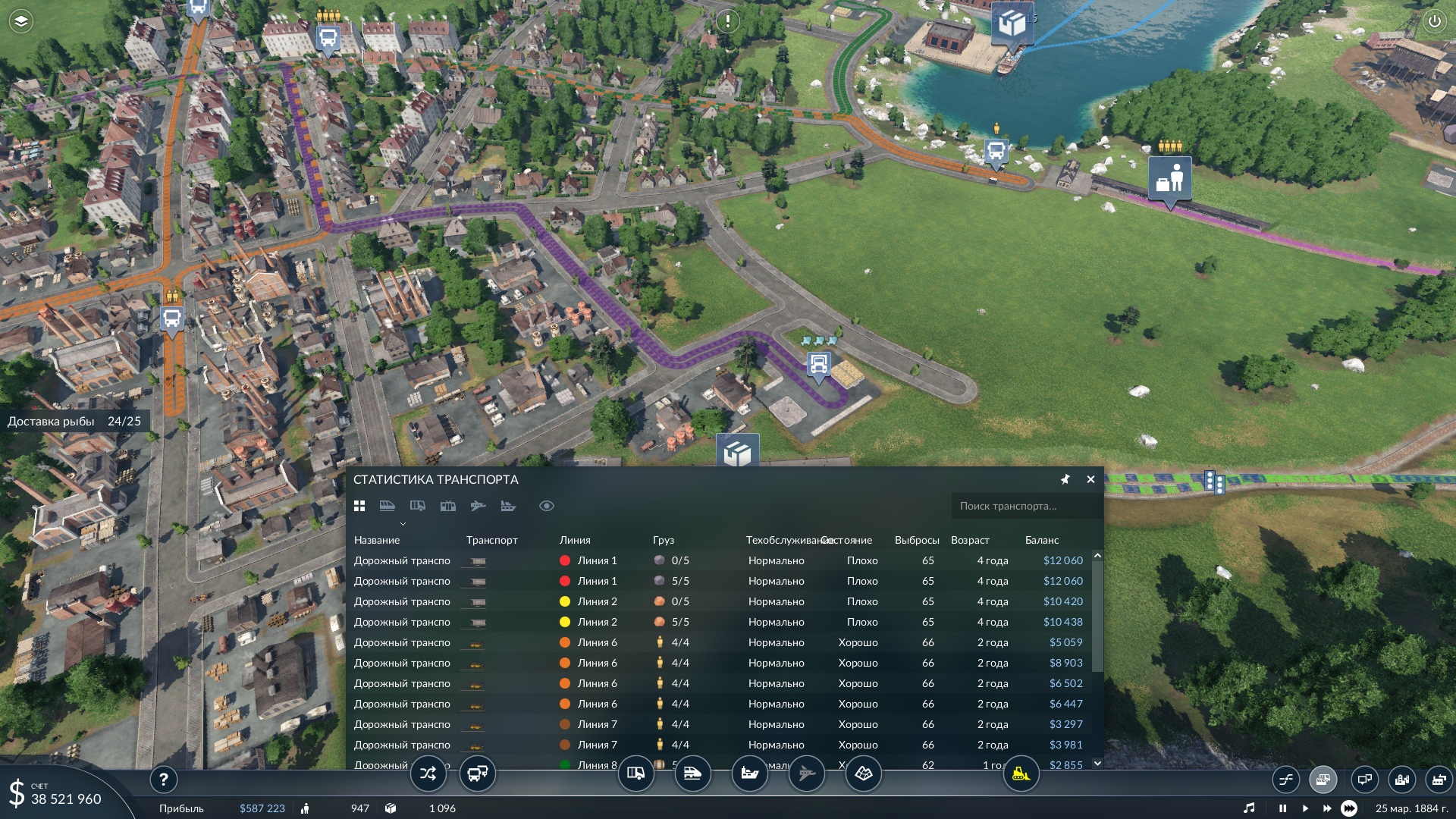The image size is (1456, 819).
Task: Sort vehicles by the Баланс column
Action: pos(1042,540)
